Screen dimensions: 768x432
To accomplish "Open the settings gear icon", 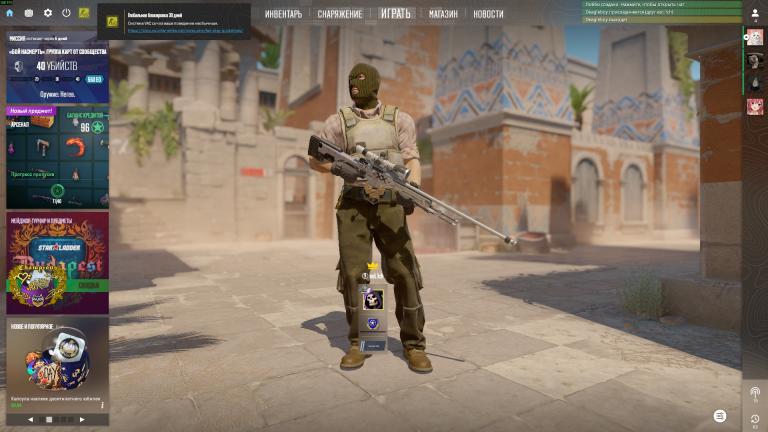I will click(47, 13).
